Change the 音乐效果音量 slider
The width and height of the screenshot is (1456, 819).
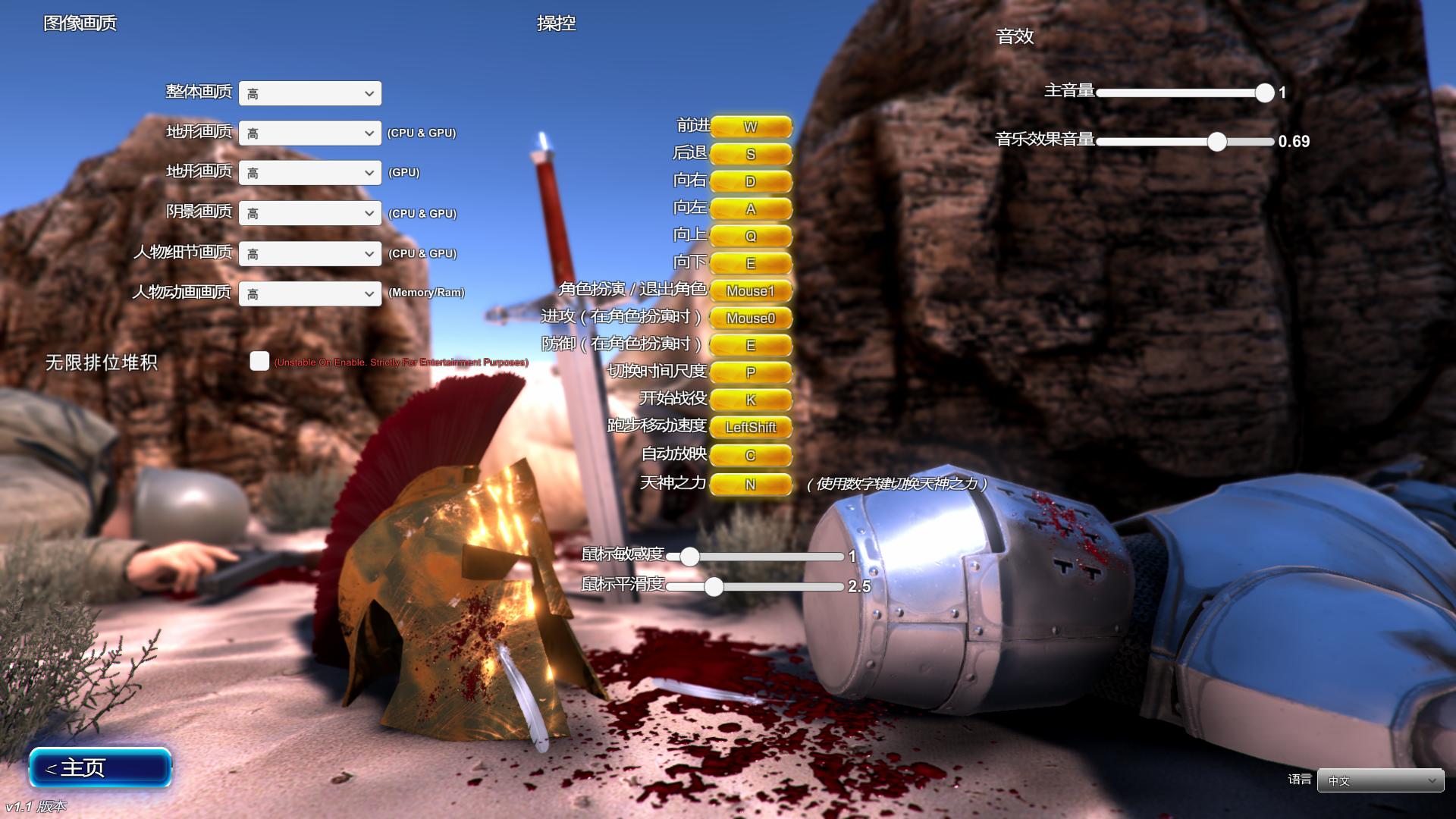click(x=1216, y=141)
